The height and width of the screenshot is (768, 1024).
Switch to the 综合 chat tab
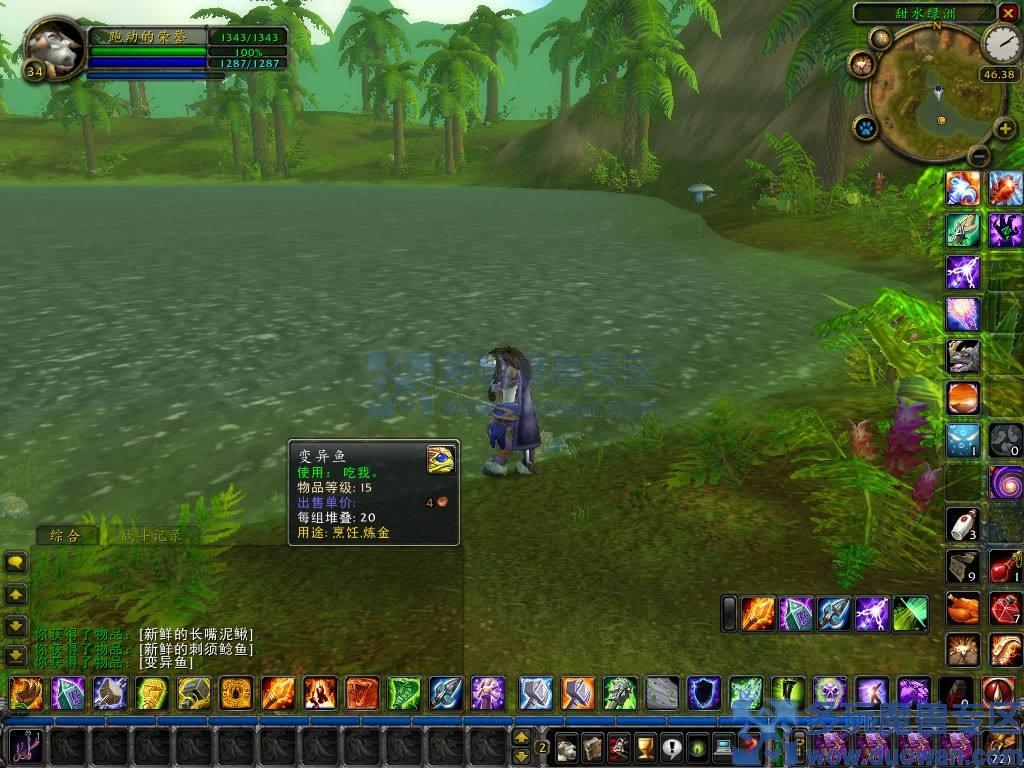67,535
